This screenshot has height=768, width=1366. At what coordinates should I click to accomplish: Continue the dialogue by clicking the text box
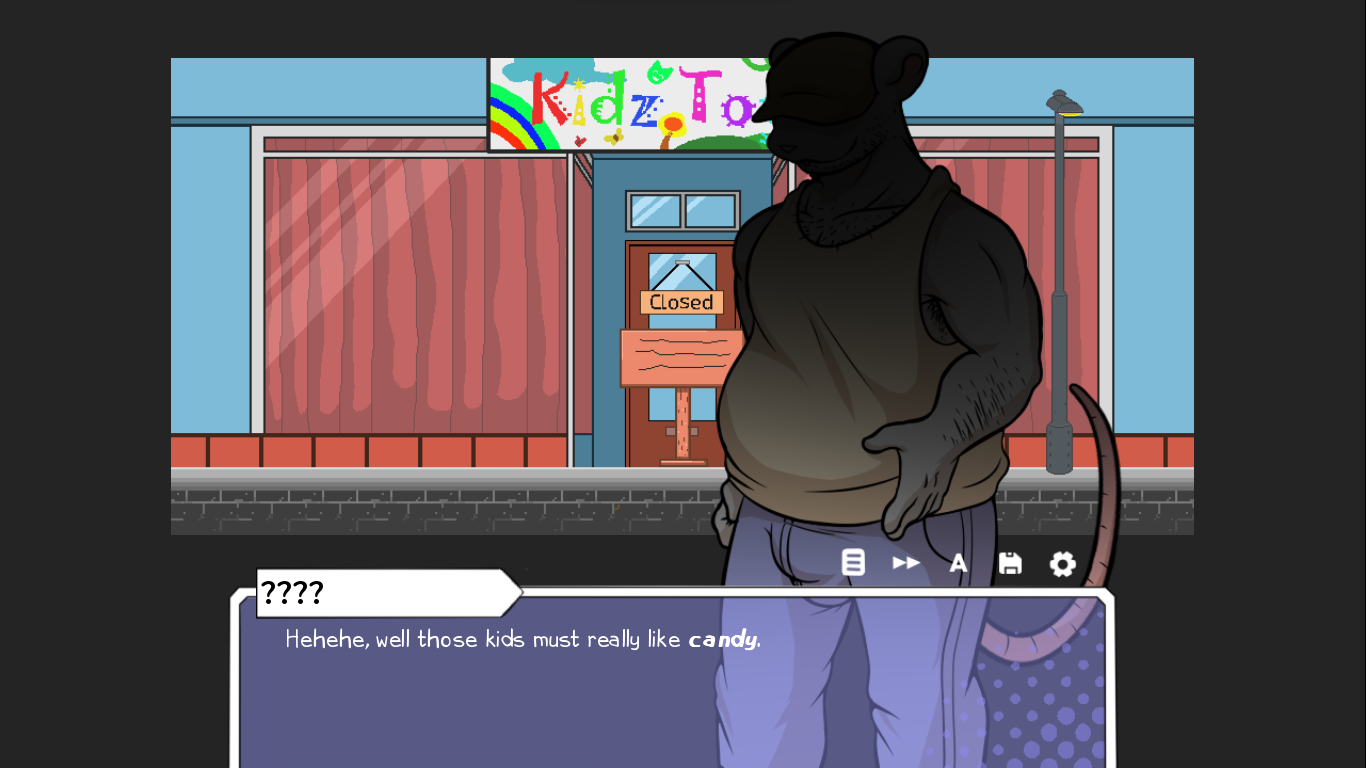(x=500, y=690)
